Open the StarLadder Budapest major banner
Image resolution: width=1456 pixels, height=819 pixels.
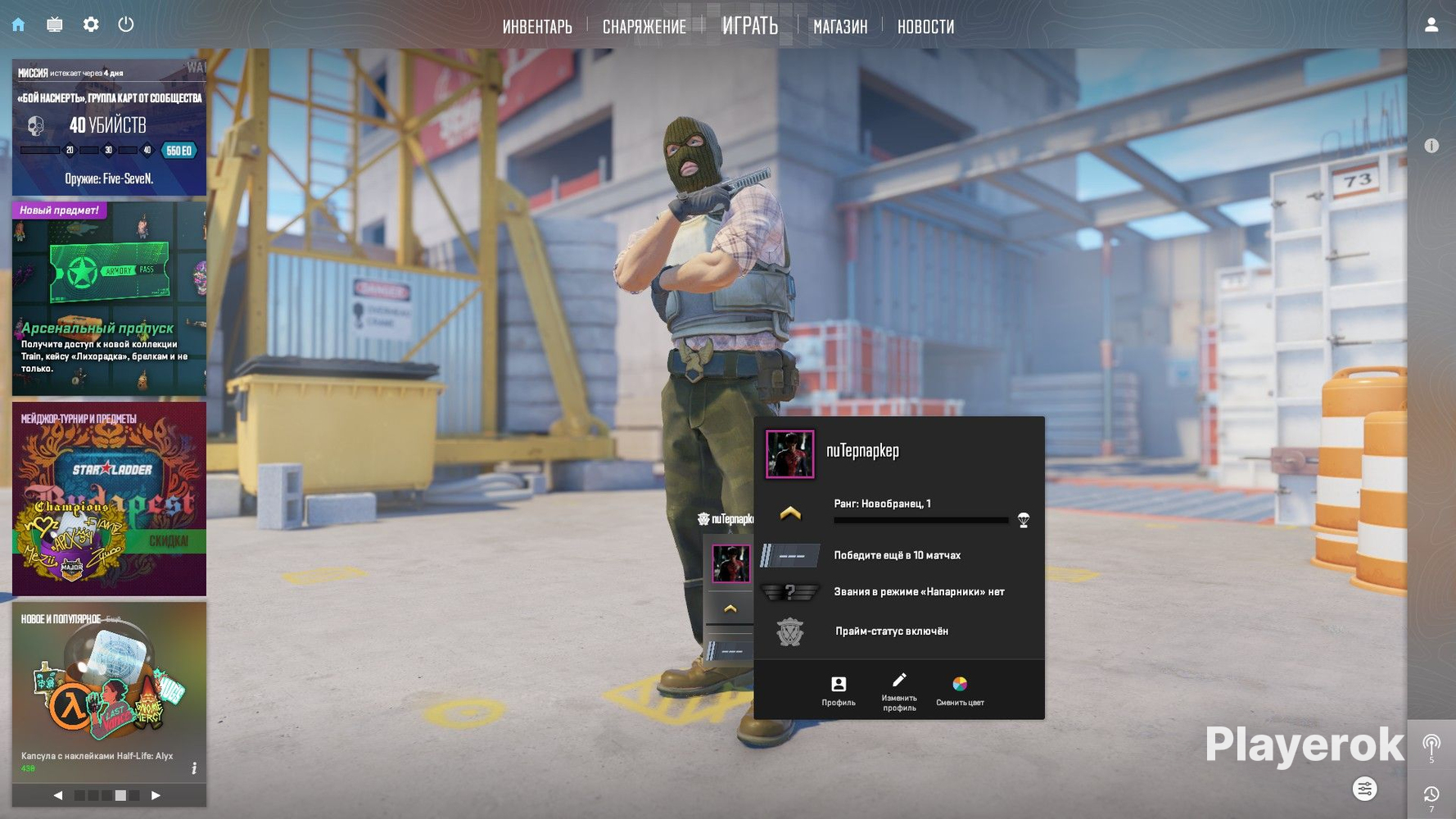pos(109,499)
